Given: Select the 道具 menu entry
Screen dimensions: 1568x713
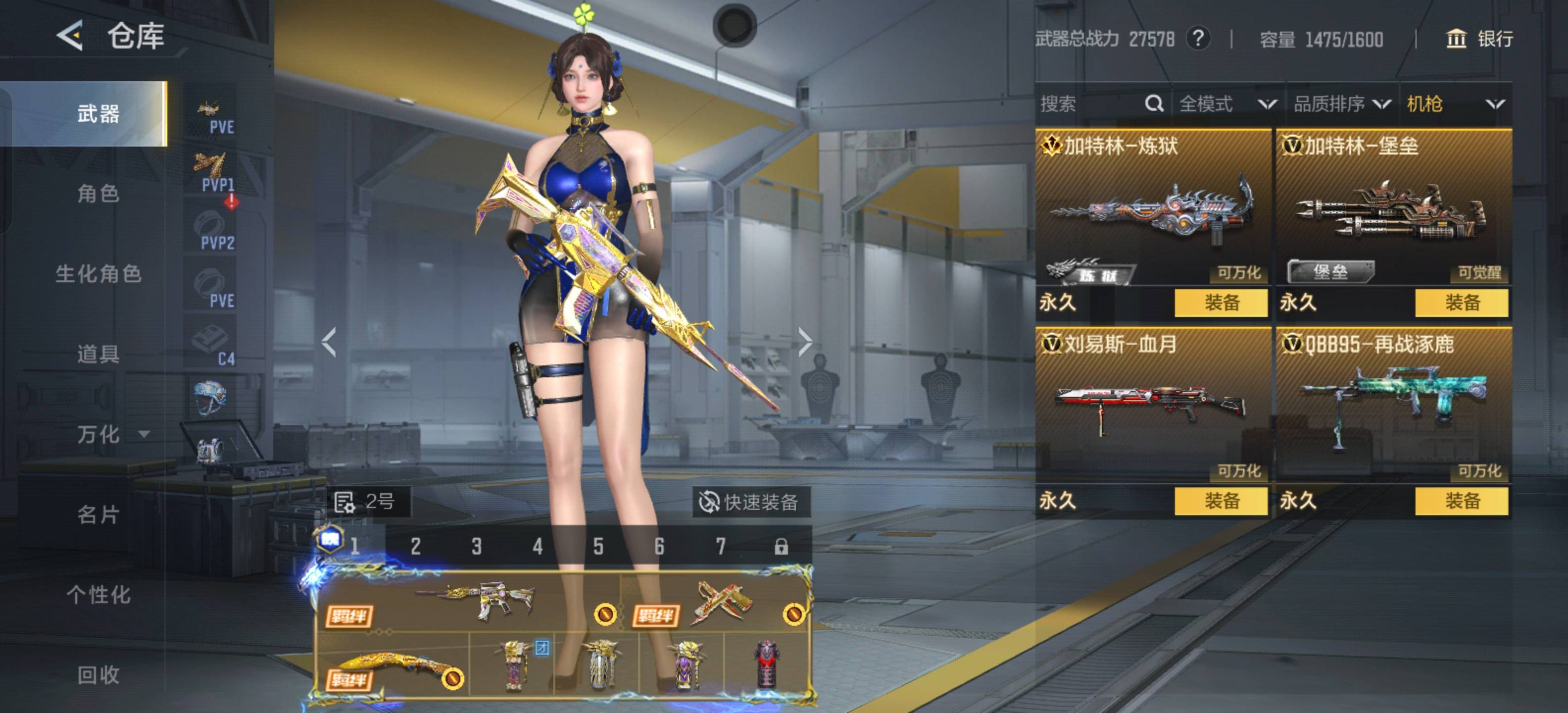Looking at the screenshot, I should (98, 354).
